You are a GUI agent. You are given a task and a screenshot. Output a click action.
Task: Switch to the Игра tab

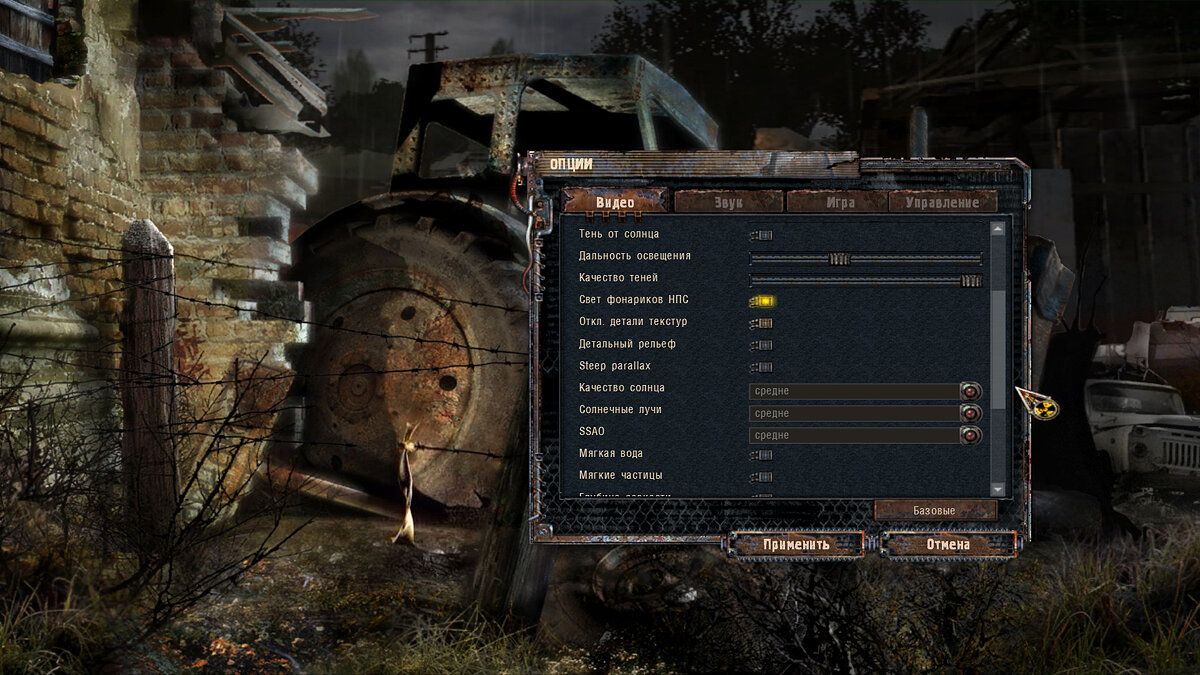coord(840,202)
